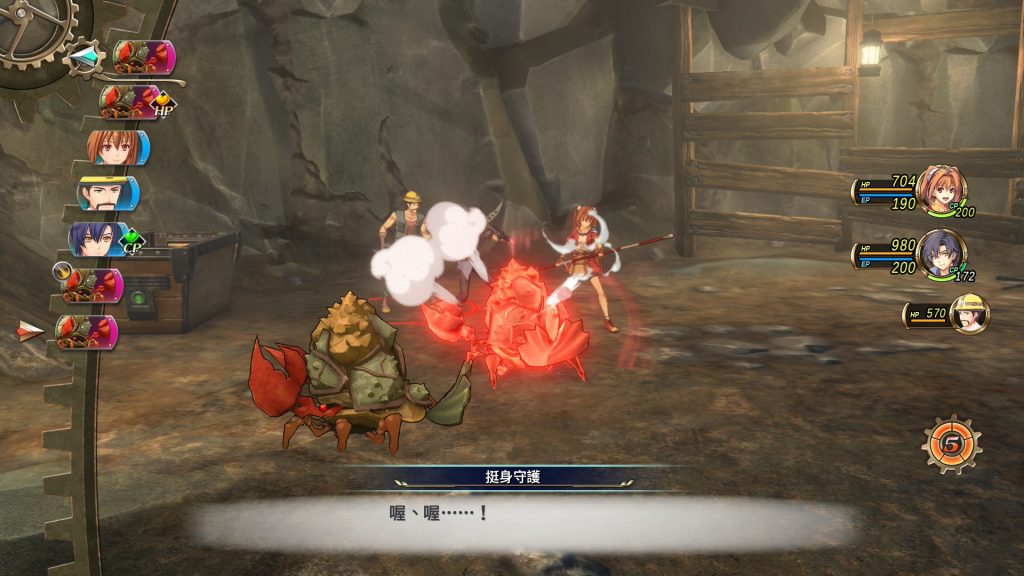Image resolution: width=1024 pixels, height=576 pixels.
Task: Choose Joshua's party status portrait showing 980 HP
Action: tap(941, 254)
